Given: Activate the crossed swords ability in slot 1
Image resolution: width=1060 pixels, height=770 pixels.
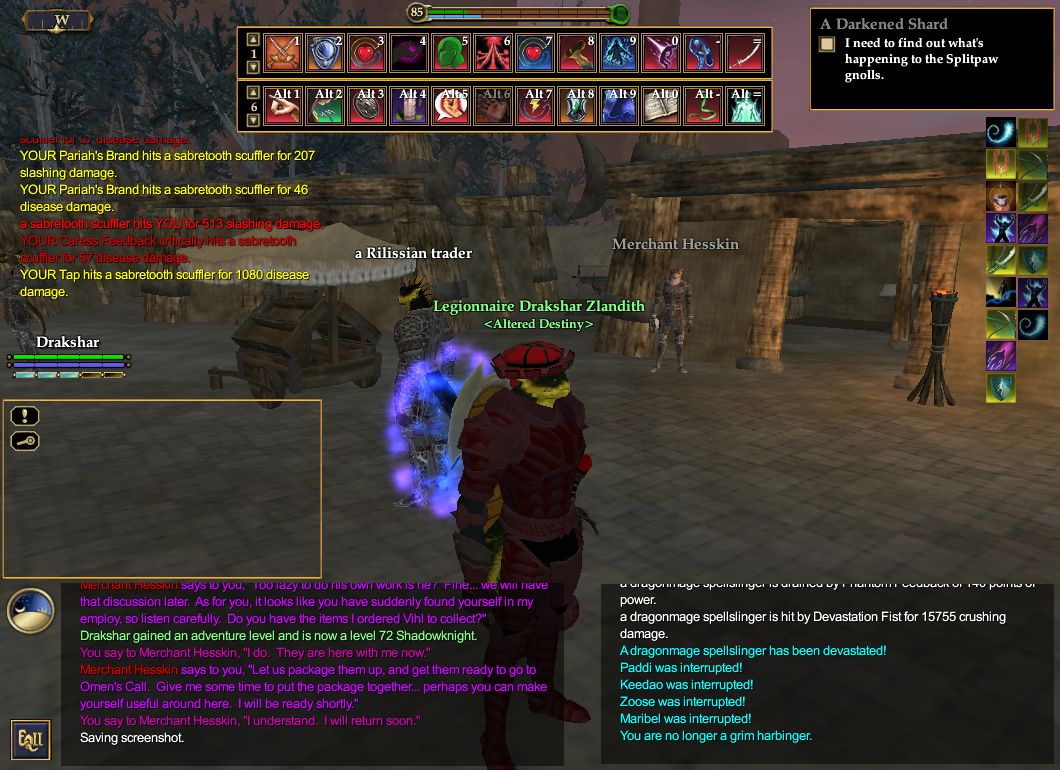Looking at the screenshot, I should (x=283, y=53).
